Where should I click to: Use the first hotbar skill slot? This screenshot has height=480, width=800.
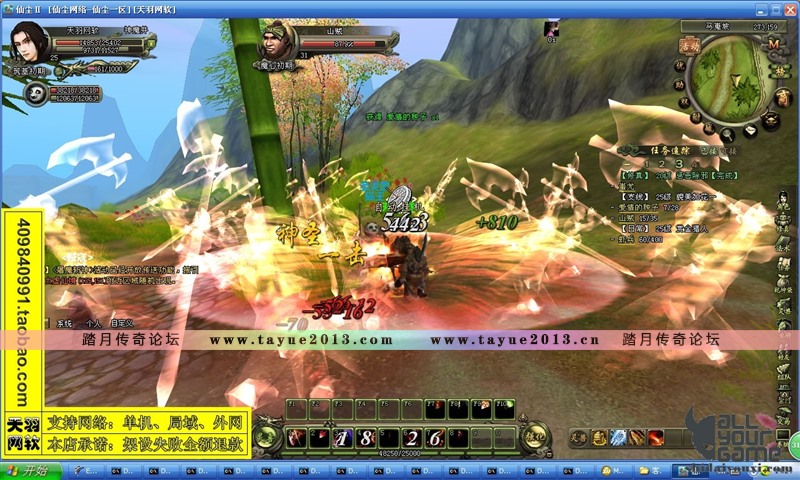pos(296,437)
